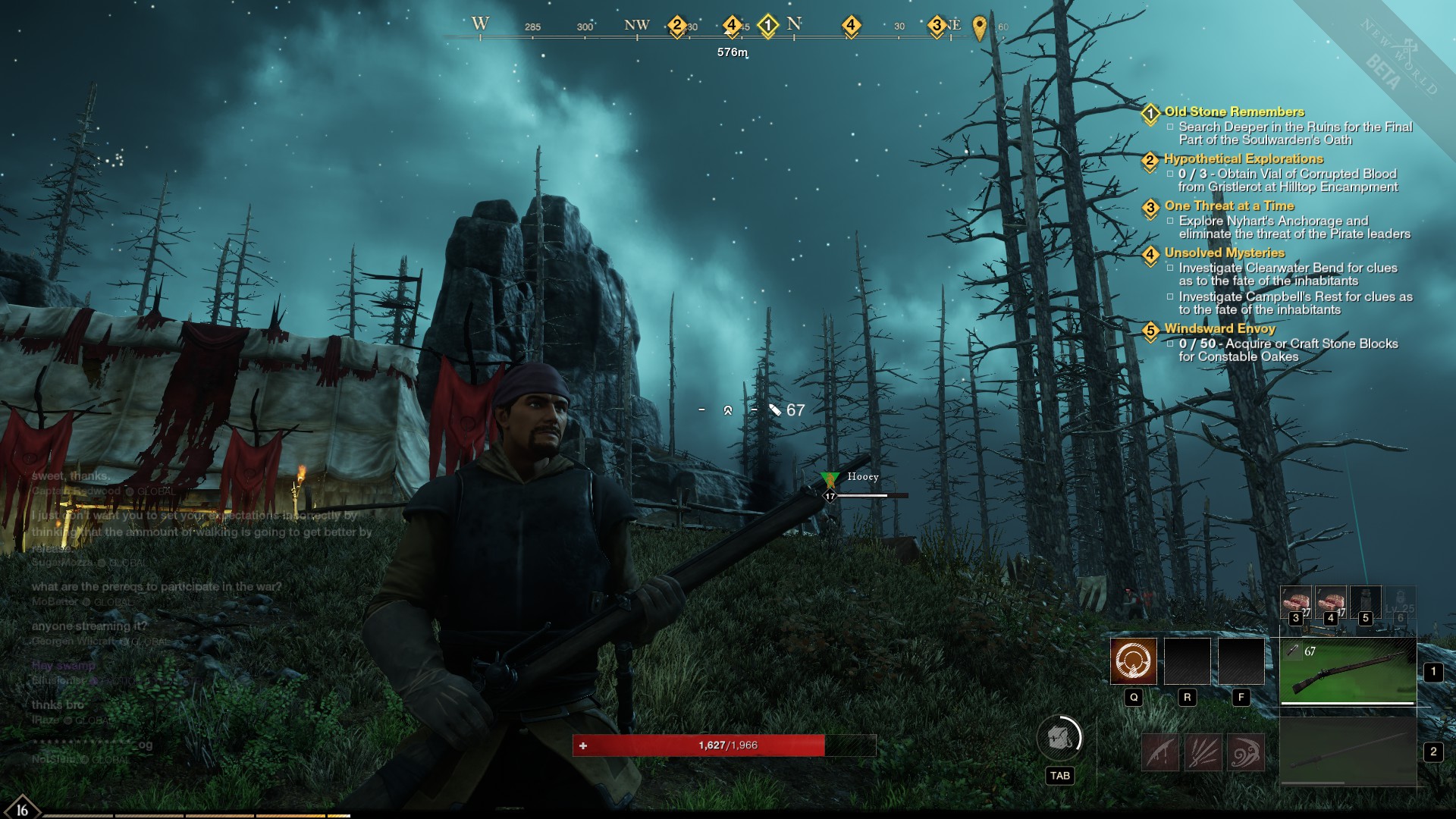Screen dimensions: 1456x819
Task: Click the locked Lv 25 consumable slot
Action: [x=1400, y=602]
